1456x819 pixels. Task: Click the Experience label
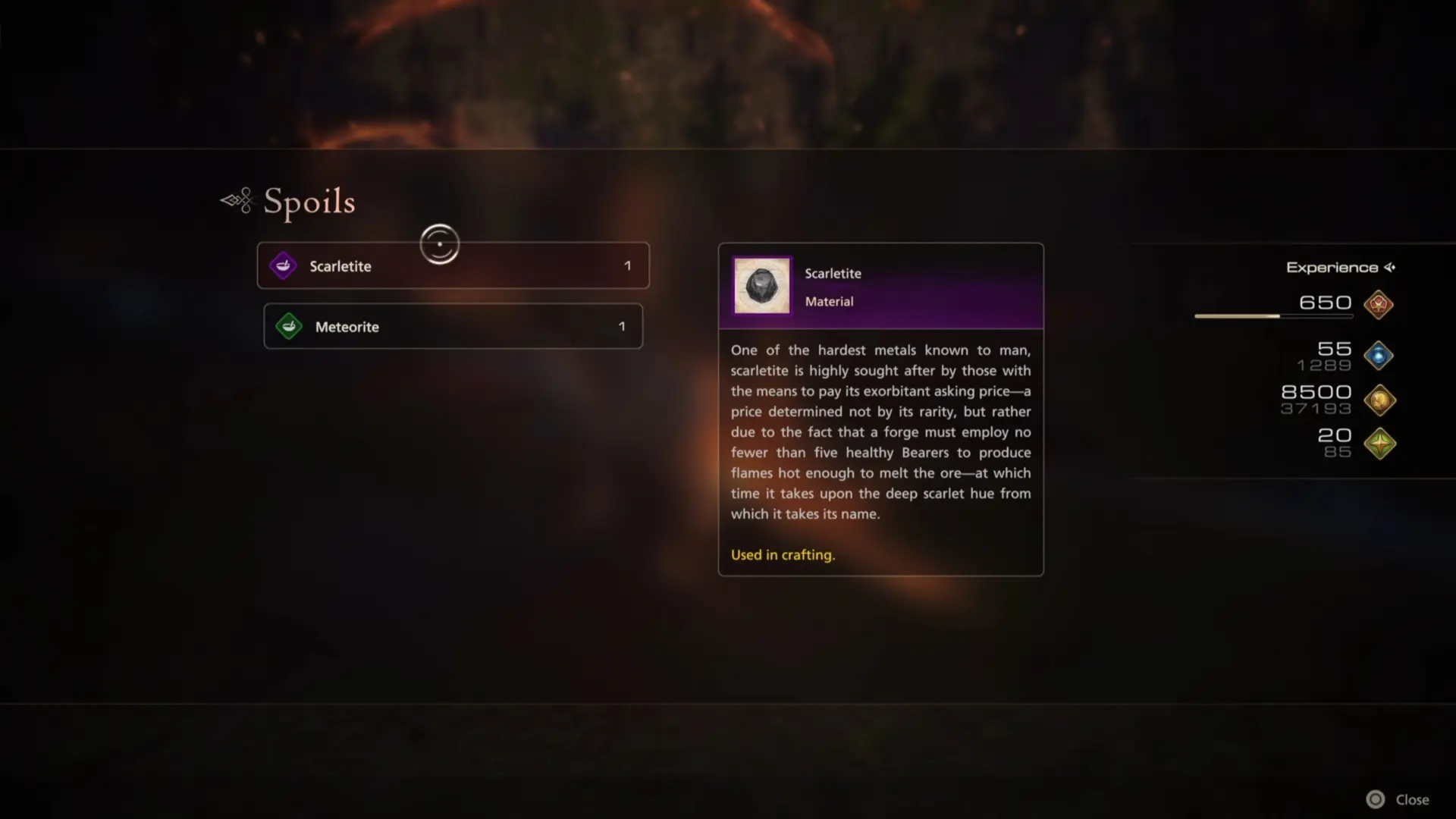tap(1332, 267)
